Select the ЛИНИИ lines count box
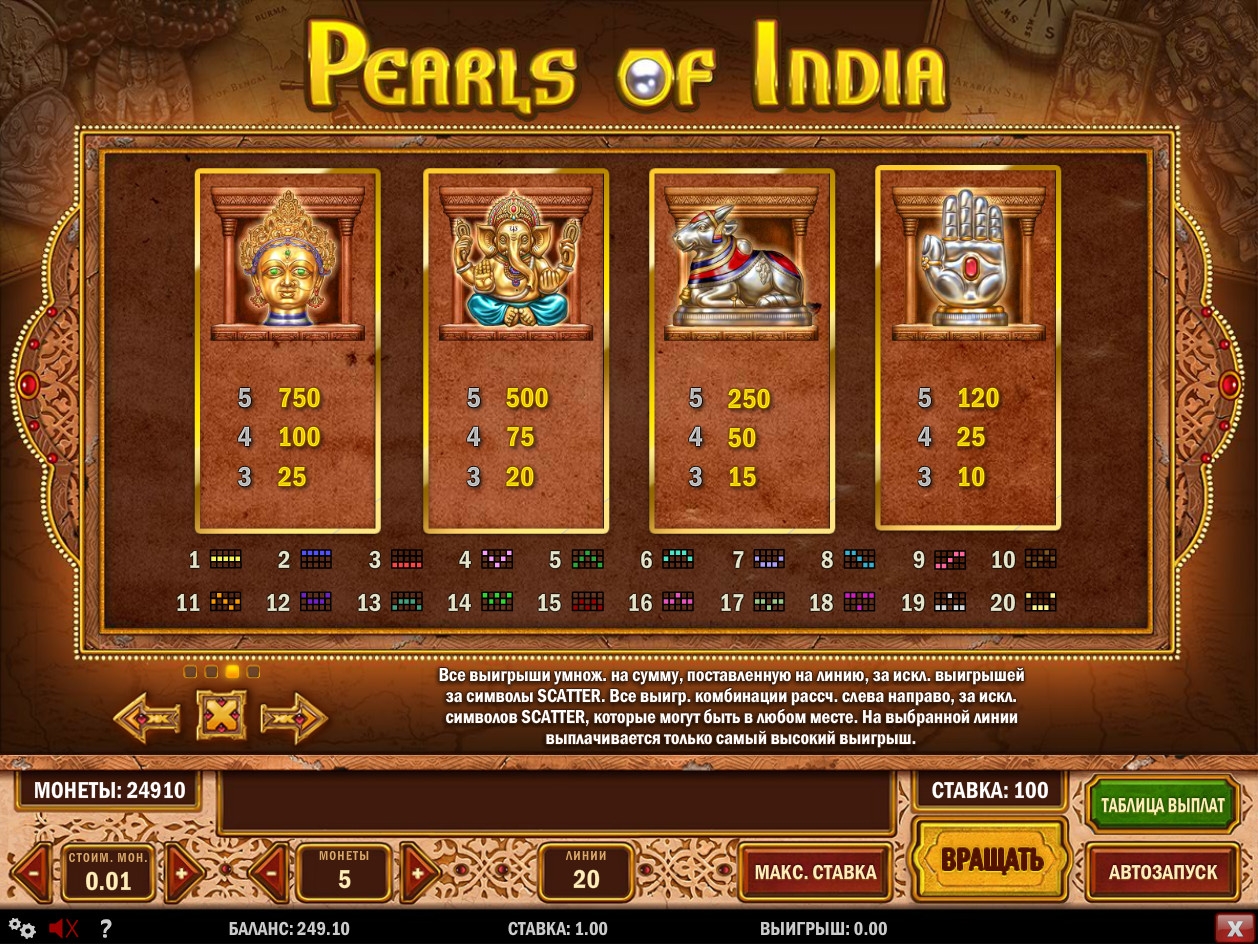 (586, 871)
